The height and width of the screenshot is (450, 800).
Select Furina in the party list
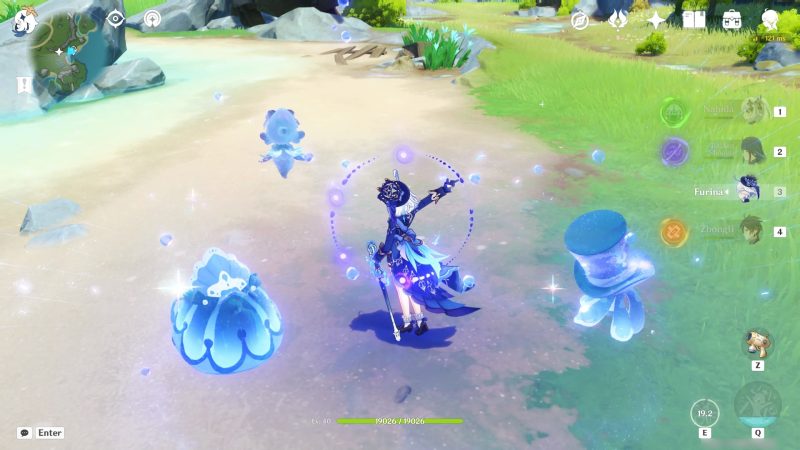[x=748, y=191]
